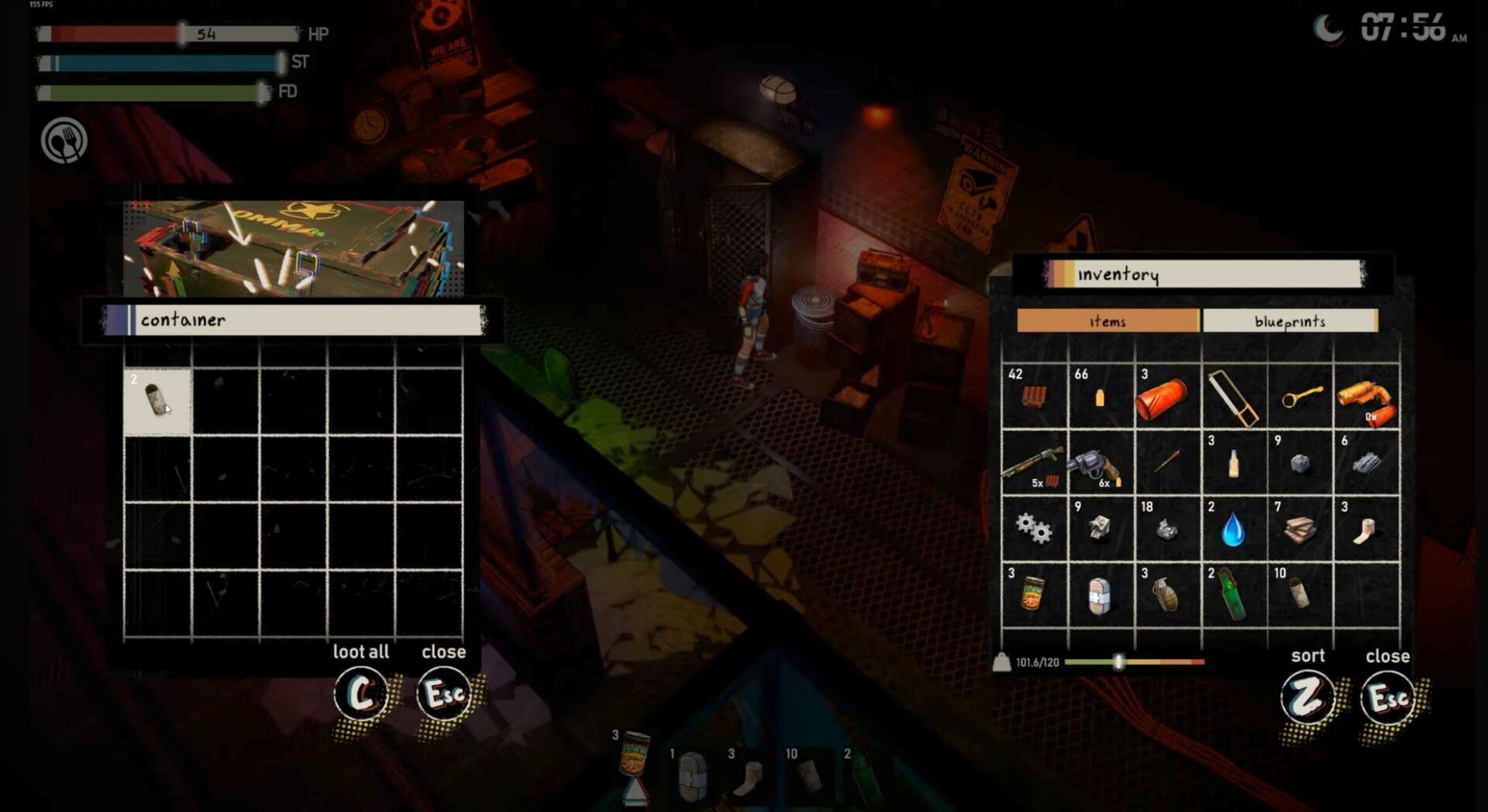The width and height of the screenshot is (1488, 812).
Task: Switch to the blueprints tab
Action: pos(1290,321)
